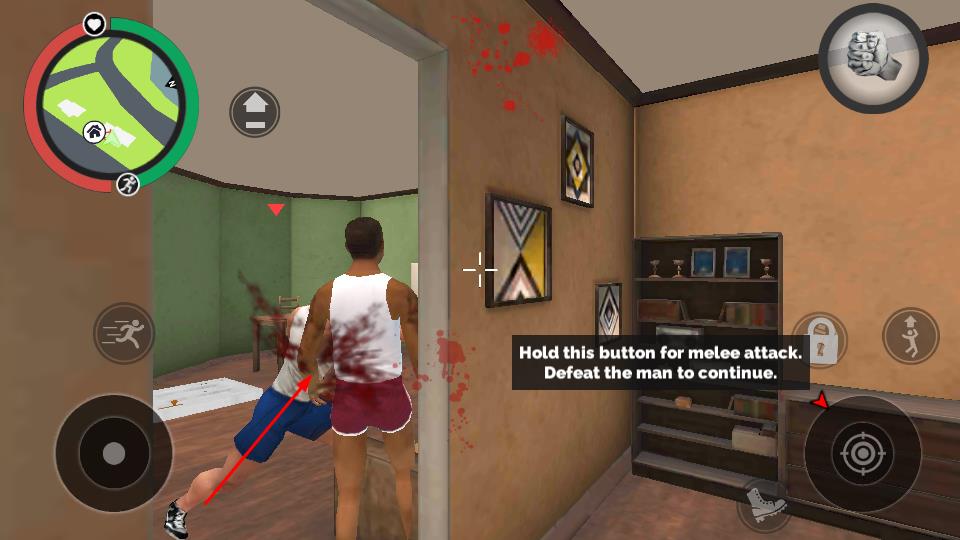The image size is (960, 540).
Task: Use the boot kick button
Action: tap(765, 504)
